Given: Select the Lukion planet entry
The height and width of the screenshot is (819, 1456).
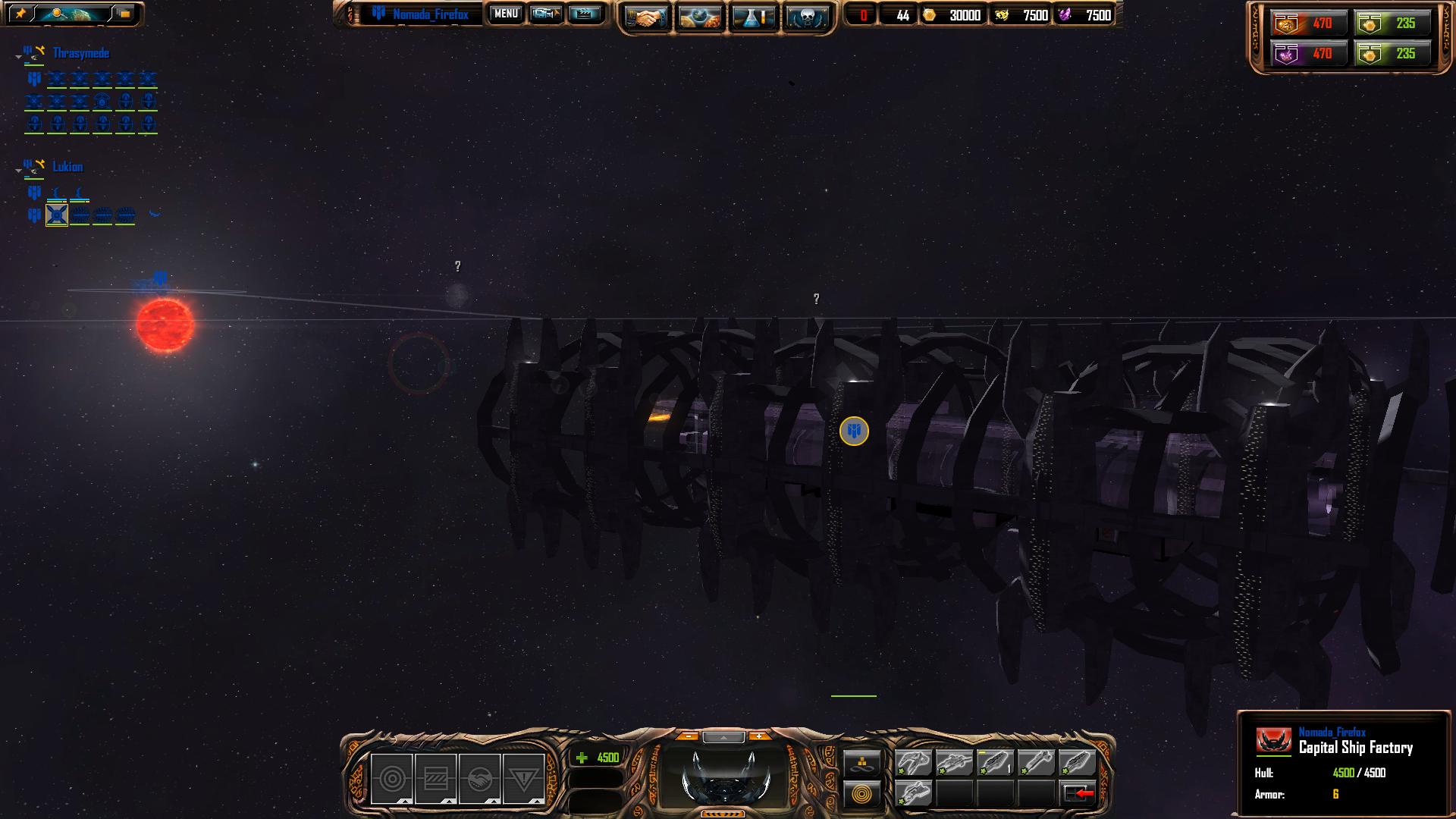Looking at the screenshot, I should click(x=67, y=167).
